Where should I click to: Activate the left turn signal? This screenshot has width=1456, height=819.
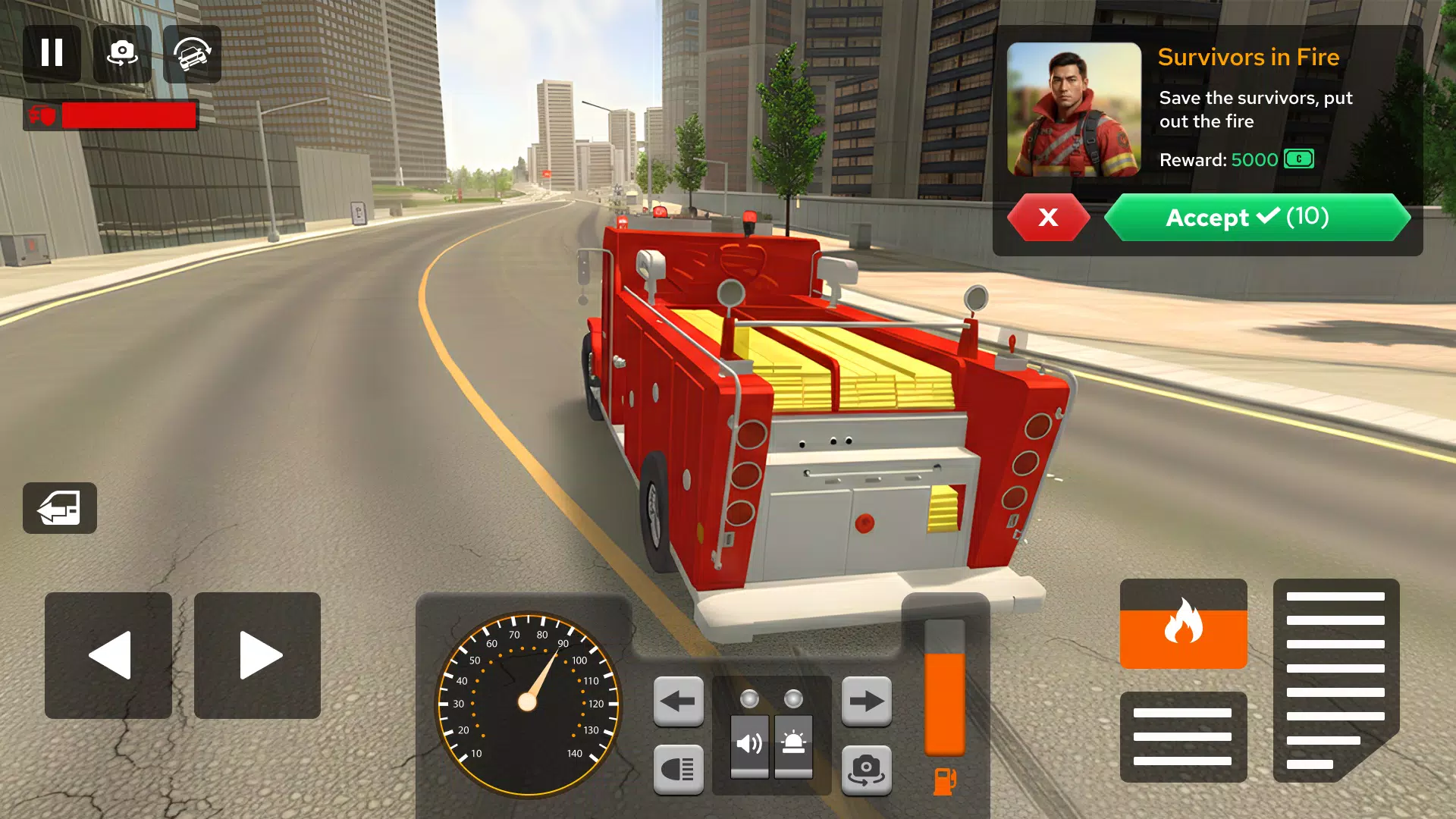point(678,701)
